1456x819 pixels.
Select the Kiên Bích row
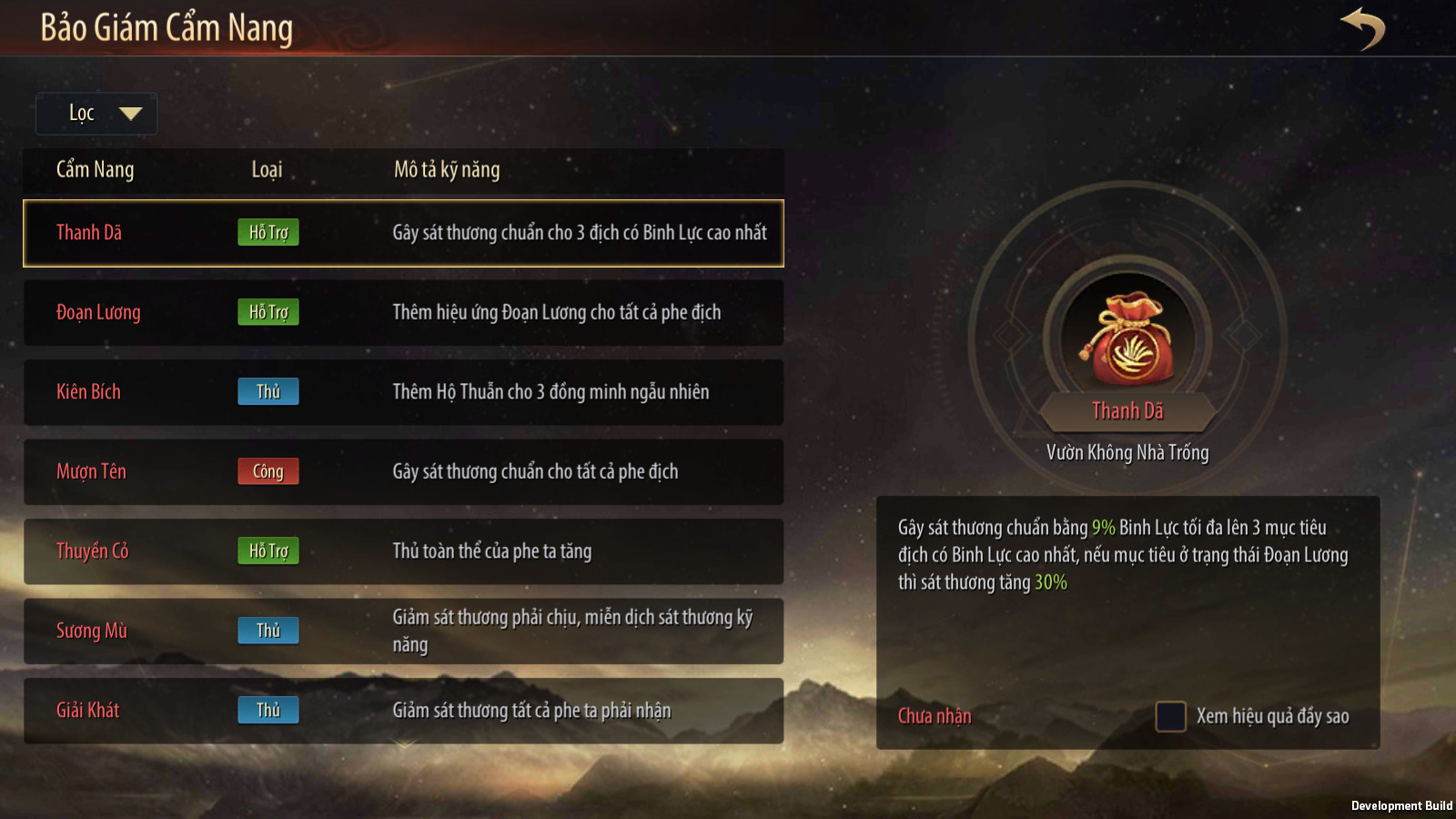(x=403, y=392)
